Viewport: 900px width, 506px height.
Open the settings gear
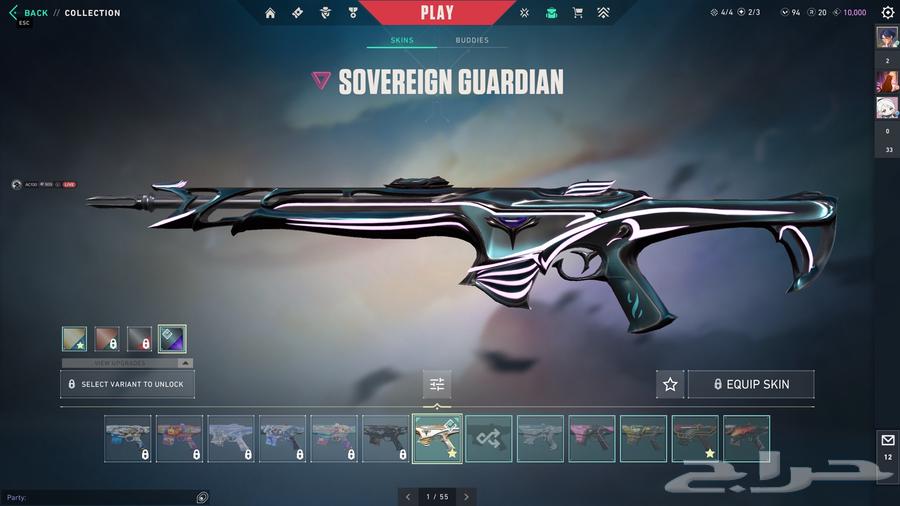(x=887, y=13)
